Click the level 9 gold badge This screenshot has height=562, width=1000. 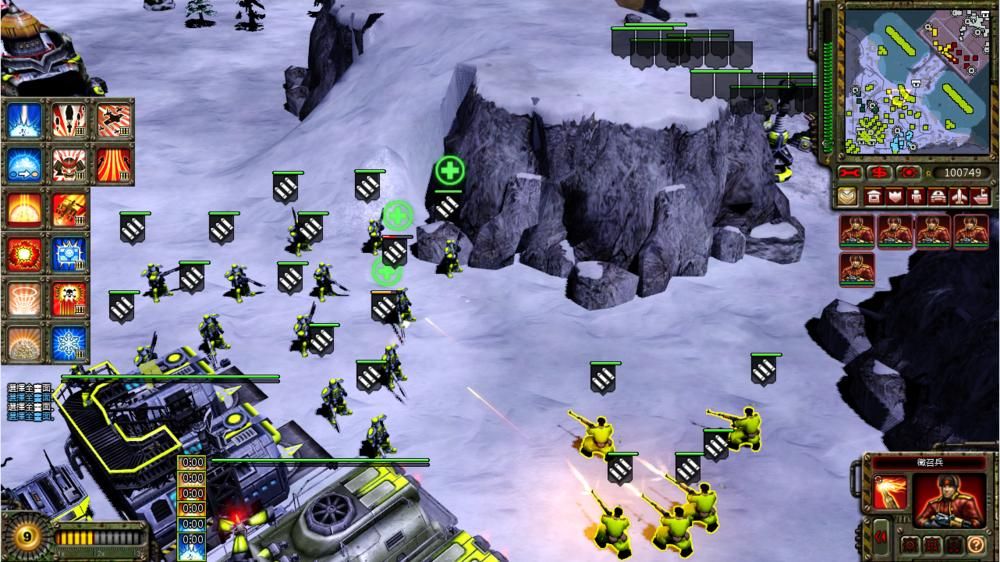pos(27,537)
